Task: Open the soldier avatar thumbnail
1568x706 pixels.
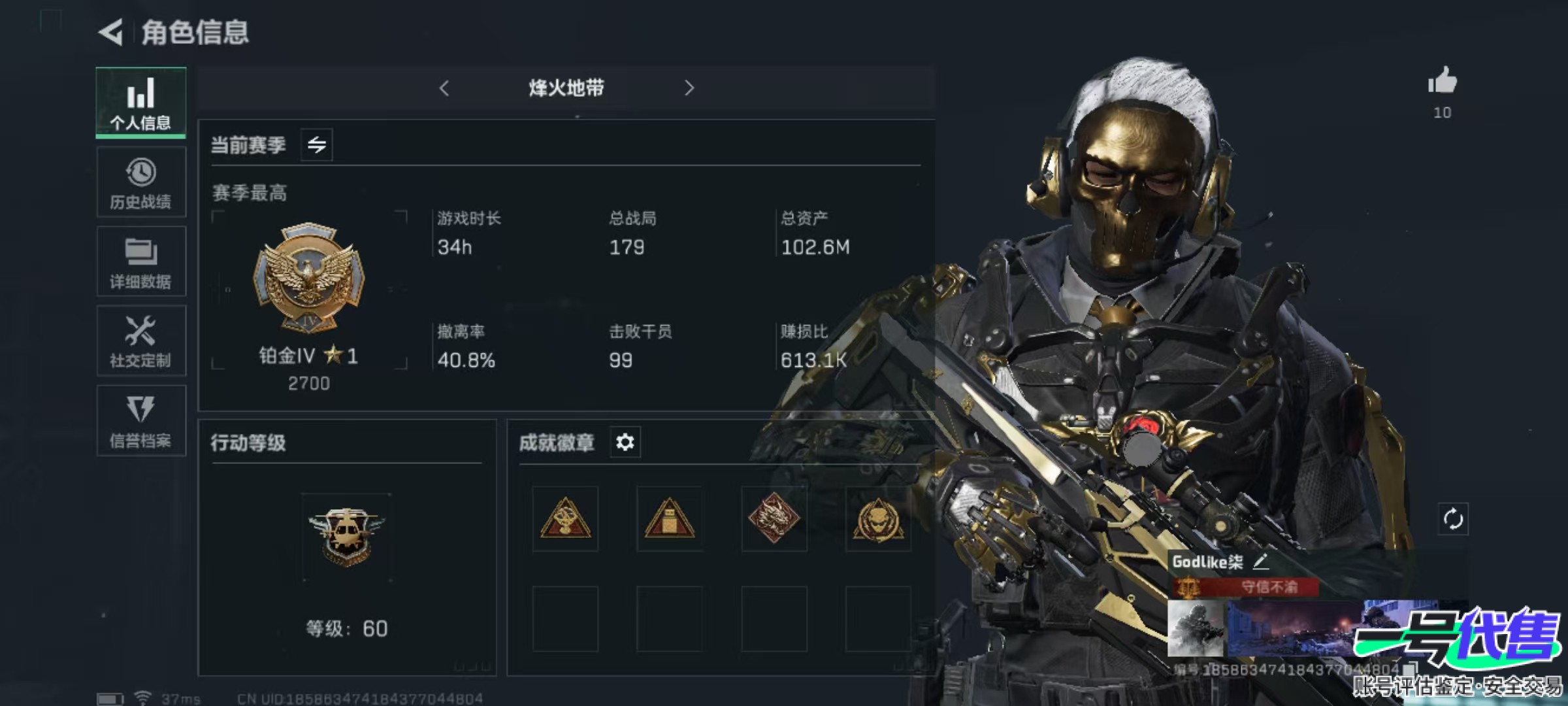Action: click(x=1195, y=629)
